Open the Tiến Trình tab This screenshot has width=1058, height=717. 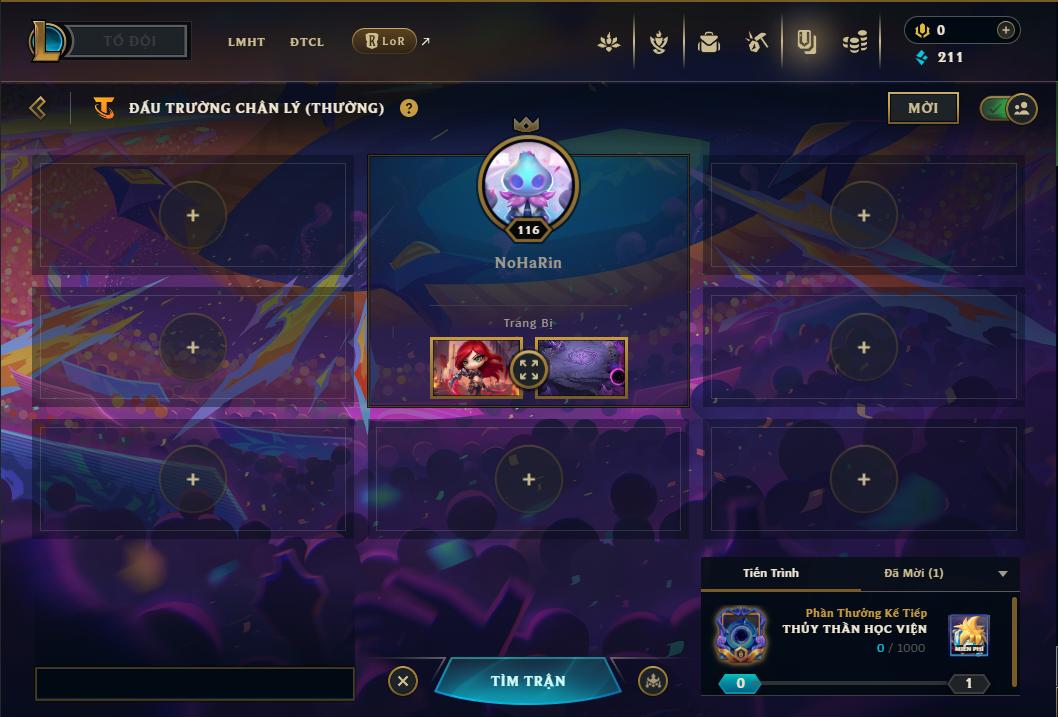(x=771, y=573)
